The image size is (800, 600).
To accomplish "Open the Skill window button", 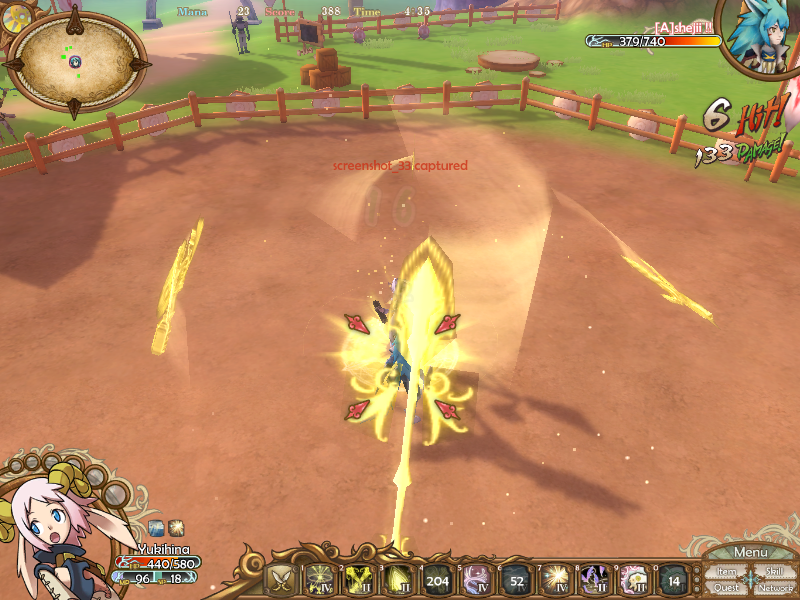I will [x=774, y=571].
